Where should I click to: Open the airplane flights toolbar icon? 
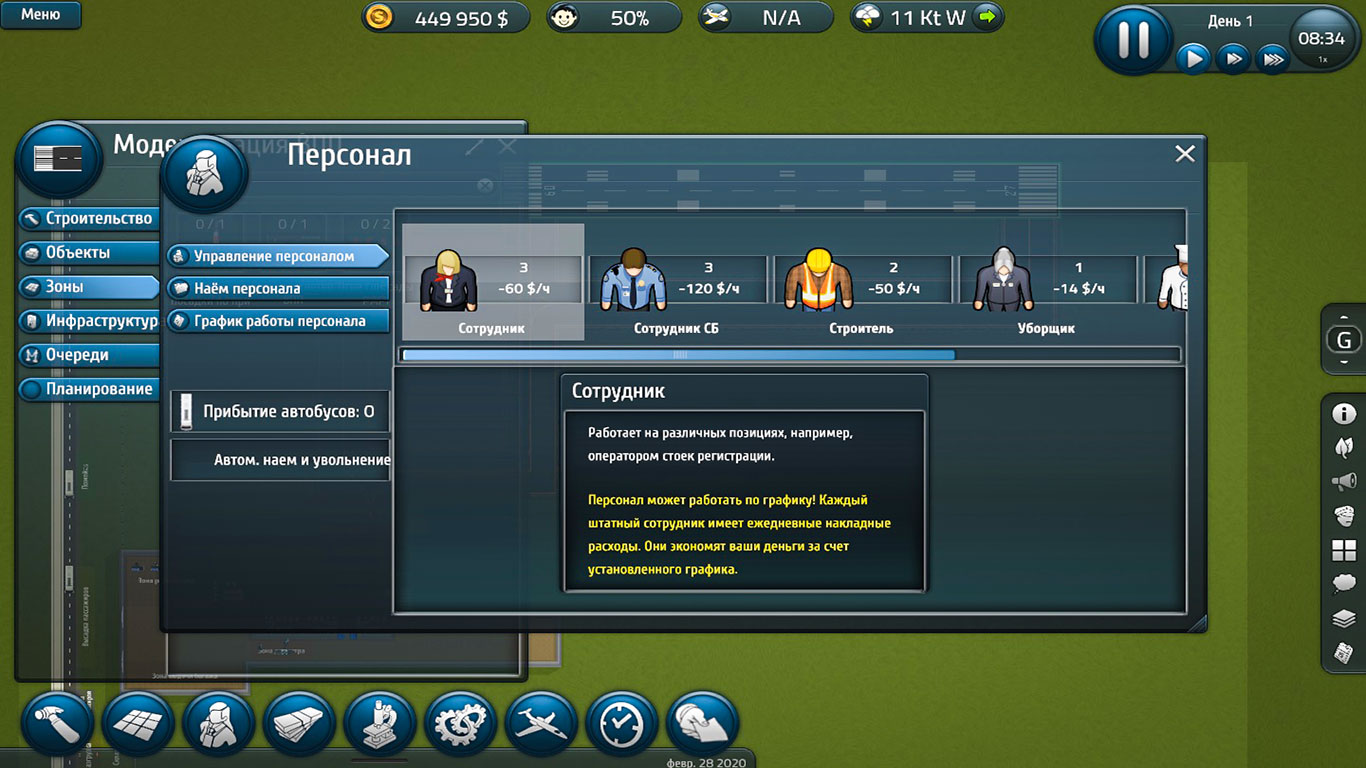(x=541, y=723)
